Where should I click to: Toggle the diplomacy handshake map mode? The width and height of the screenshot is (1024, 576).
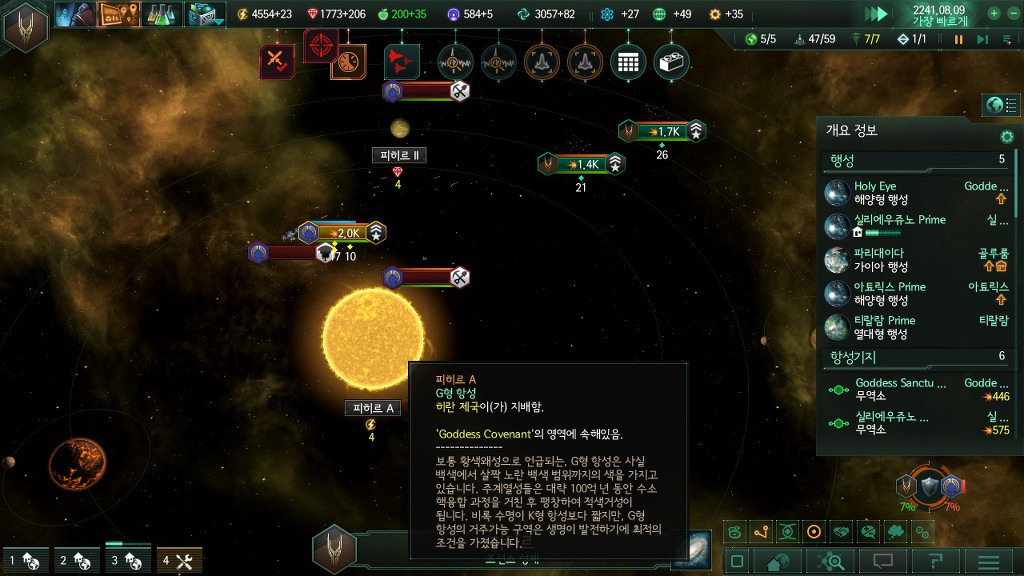coord(841,531)
